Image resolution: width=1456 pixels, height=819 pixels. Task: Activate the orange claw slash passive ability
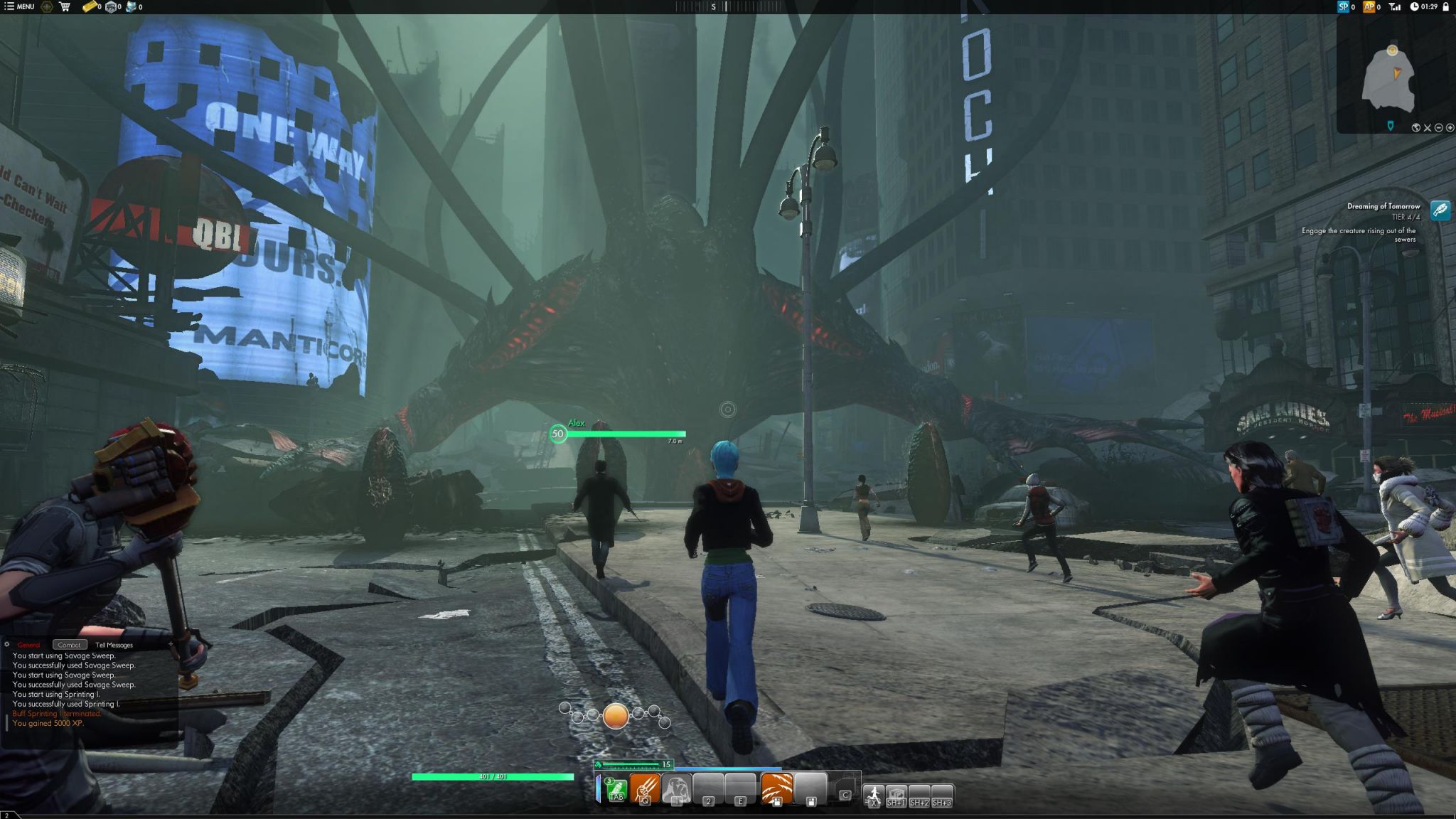point(776,788)
